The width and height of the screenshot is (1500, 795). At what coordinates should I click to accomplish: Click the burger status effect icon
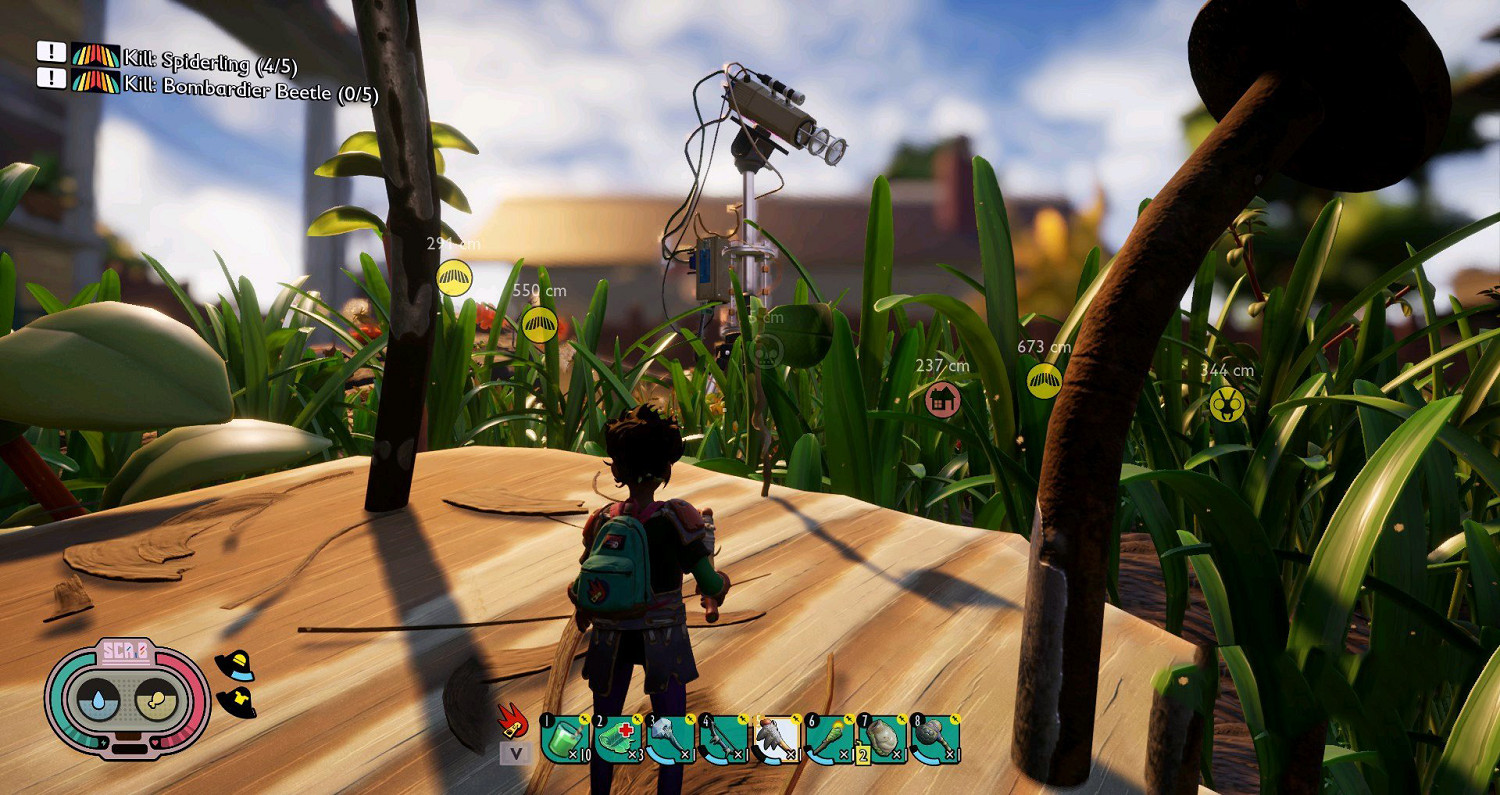coord(235,666)
